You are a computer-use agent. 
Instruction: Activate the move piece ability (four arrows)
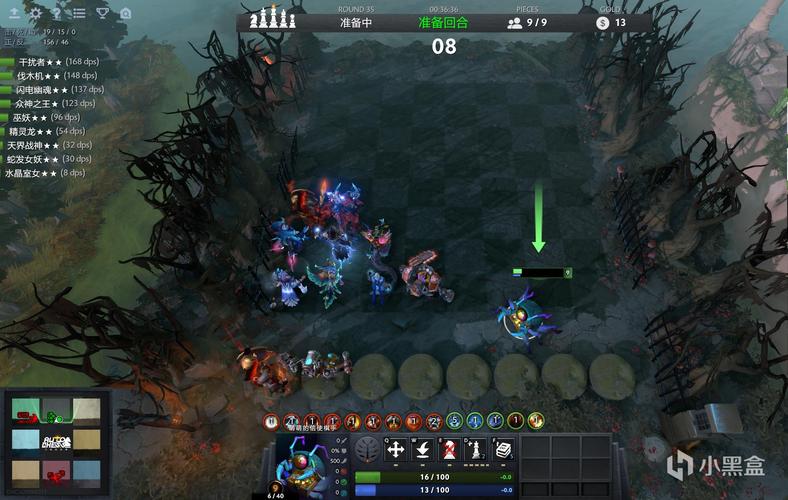(396, 450)
